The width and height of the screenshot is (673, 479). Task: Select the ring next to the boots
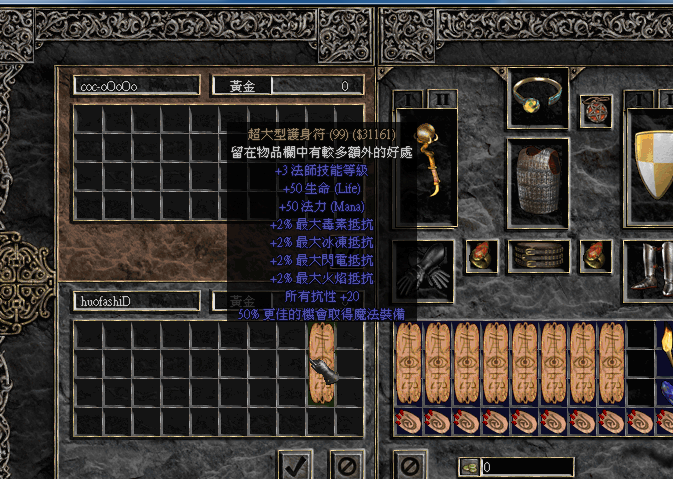click(596, 256)
